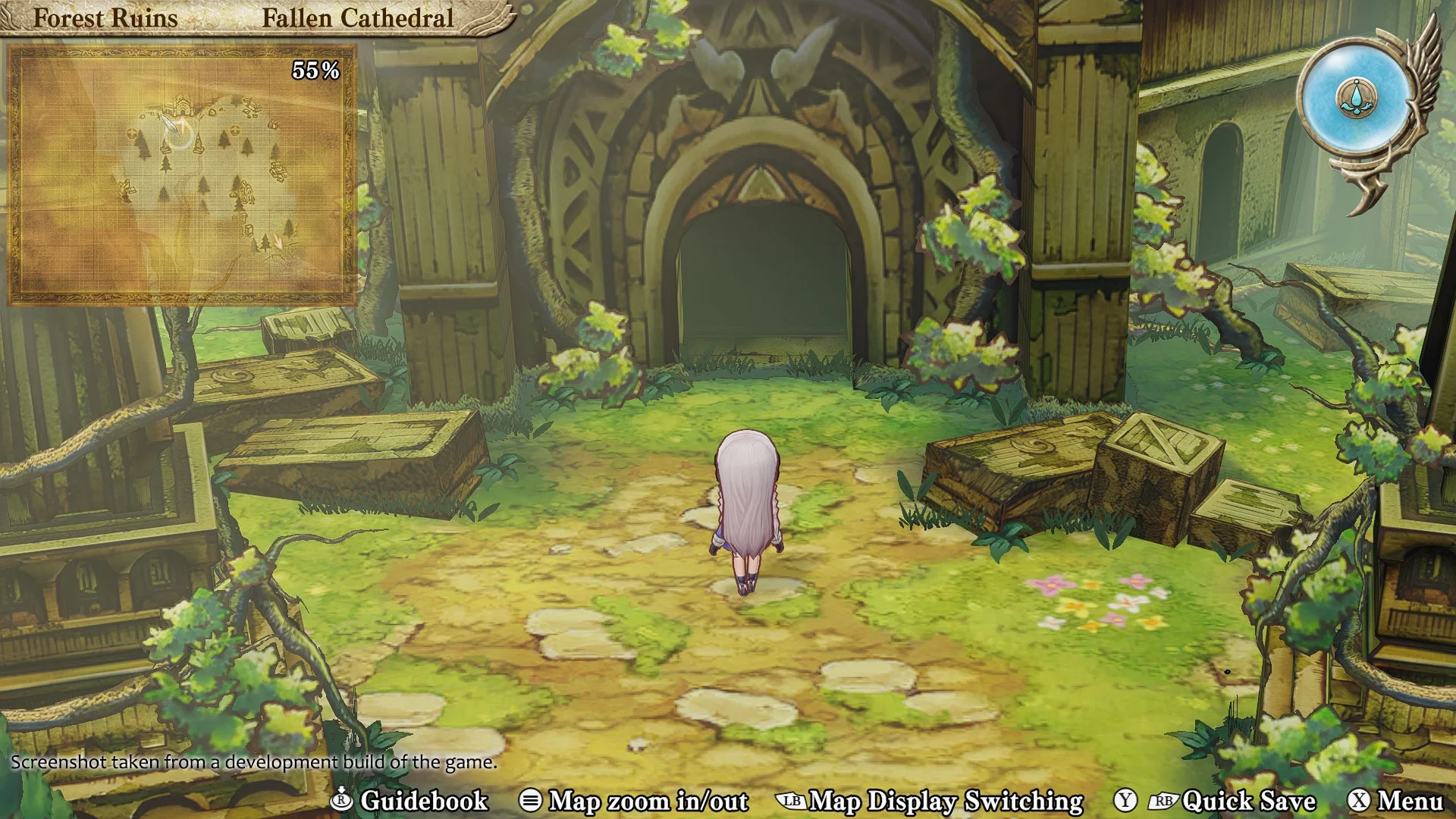Click the 55% exploration progress indicator
The width and height of the screenshot is (1456, 819).
coord(316,70)
